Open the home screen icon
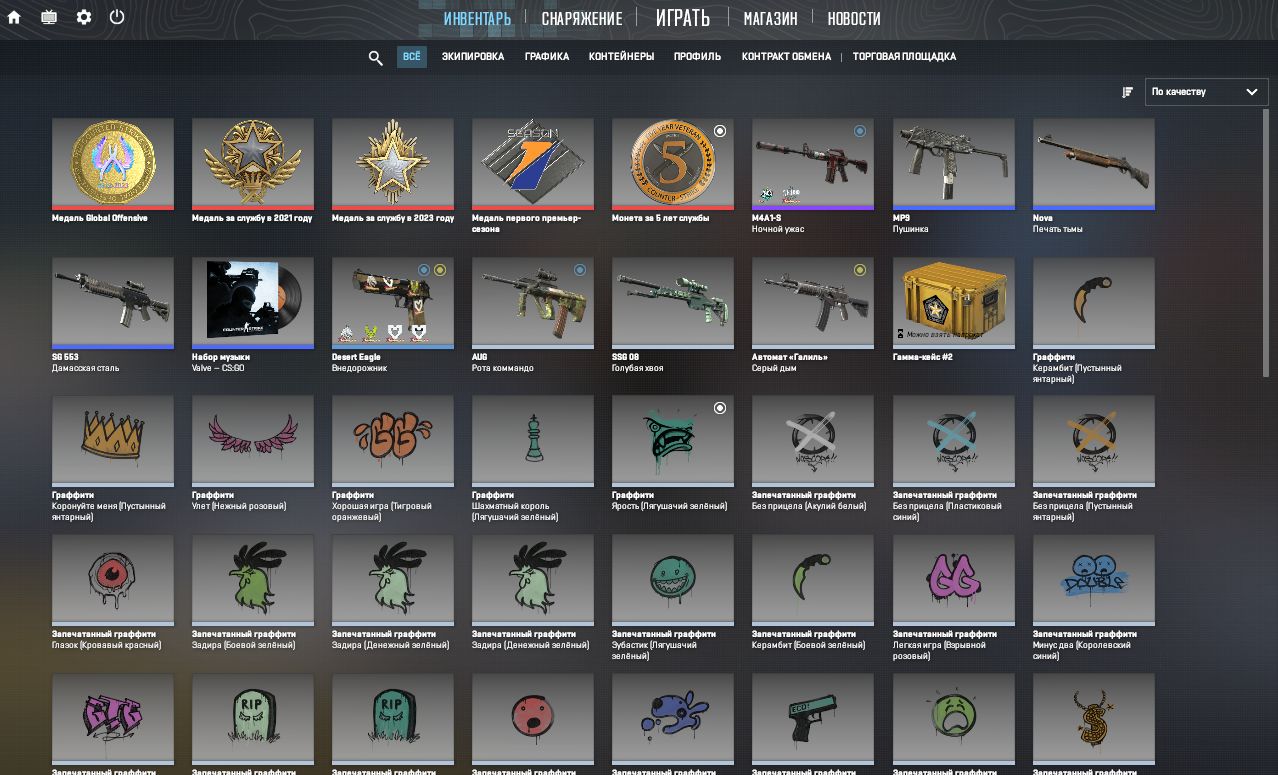This screenshot has width=1278, height=775. [14, 17]
